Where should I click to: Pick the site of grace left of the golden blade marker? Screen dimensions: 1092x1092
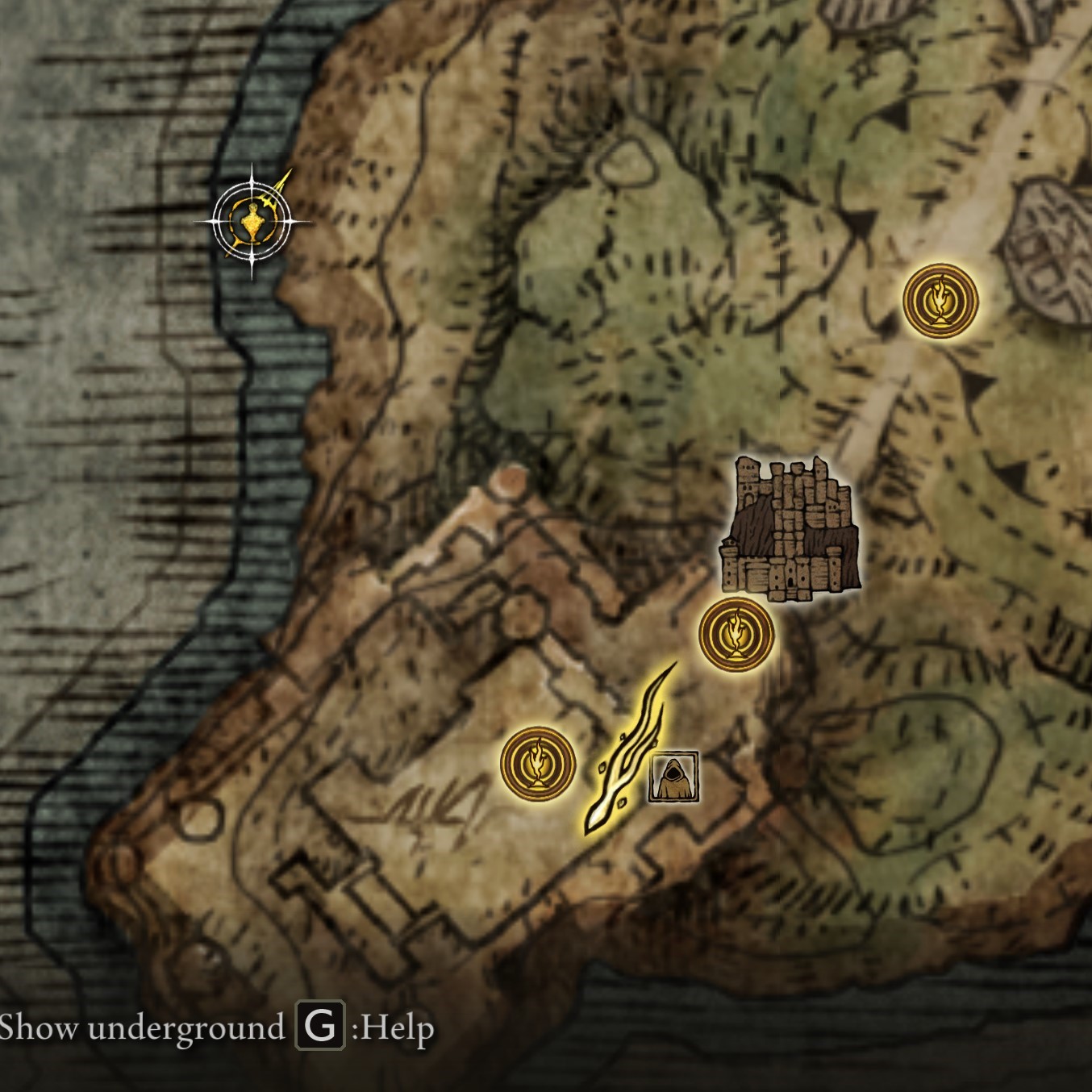[x=538, y=764]
